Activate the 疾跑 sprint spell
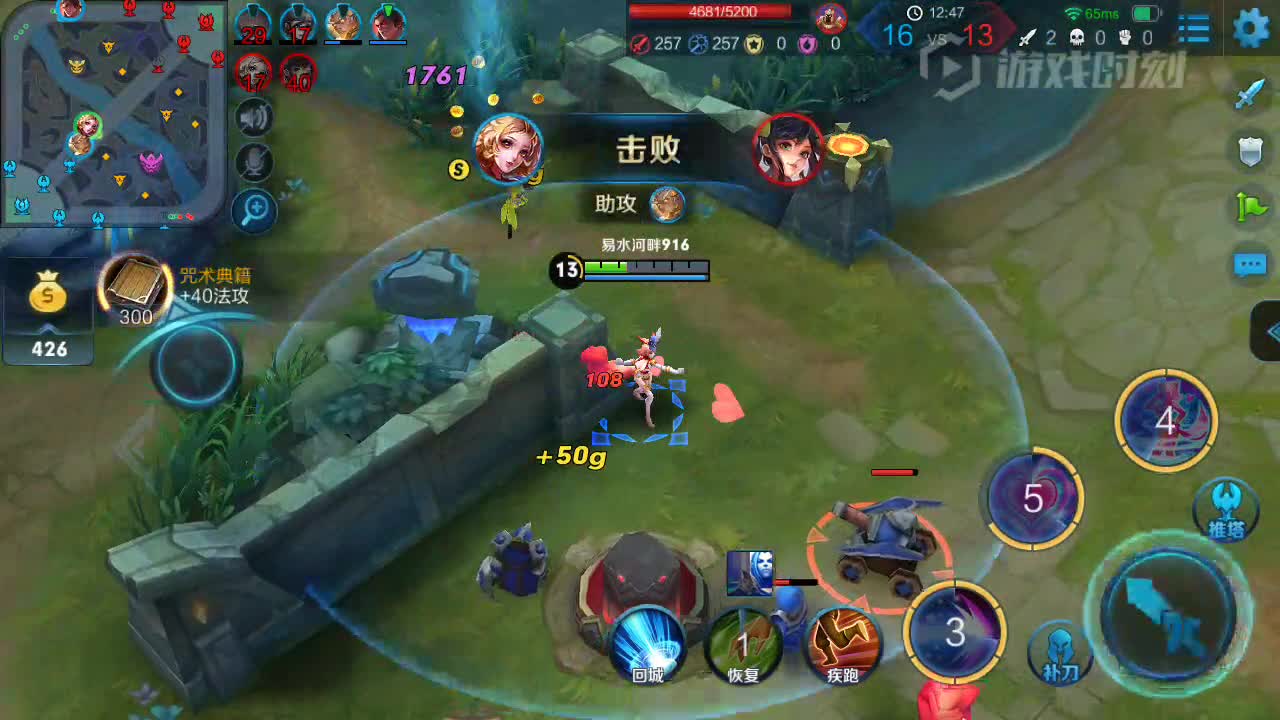Viewport: 1280px width, 720px height. [x=842, y=645]
